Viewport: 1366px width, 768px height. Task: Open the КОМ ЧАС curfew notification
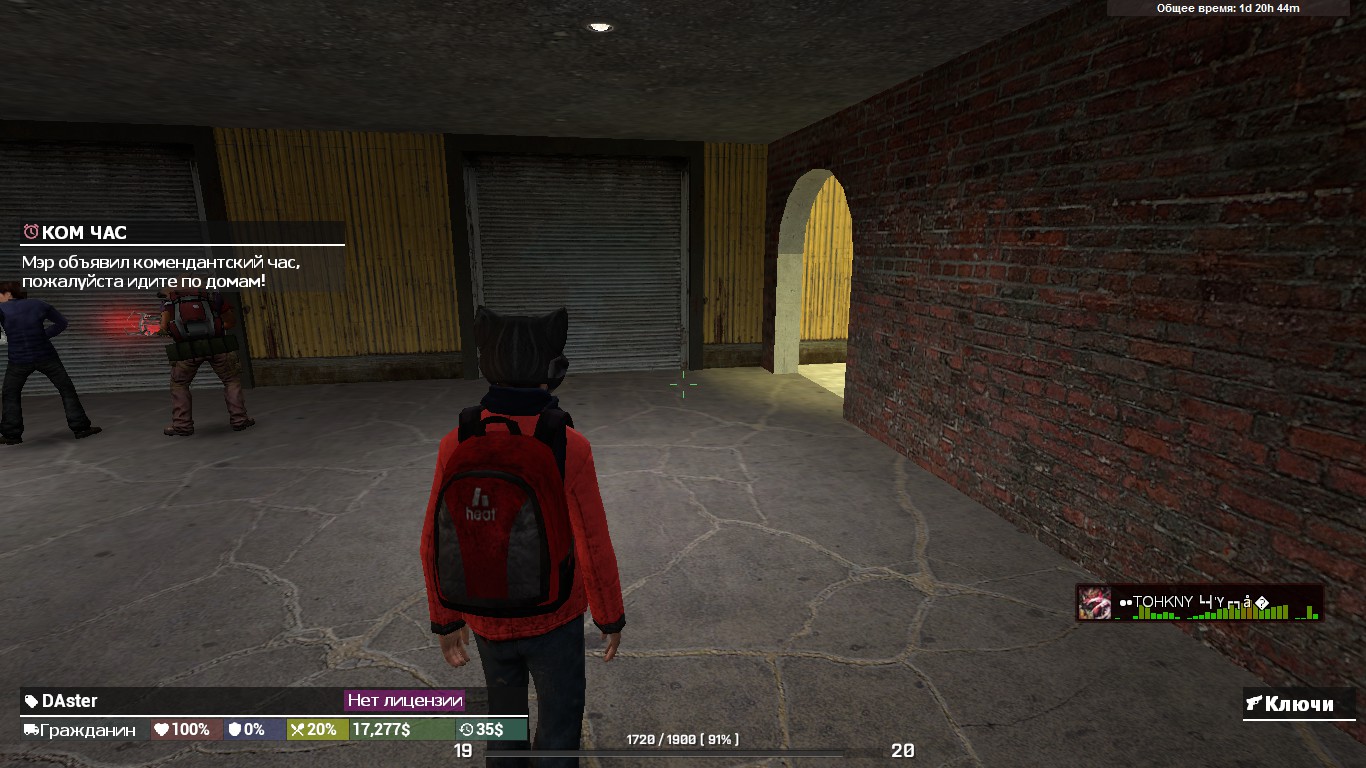coord(84,233)
